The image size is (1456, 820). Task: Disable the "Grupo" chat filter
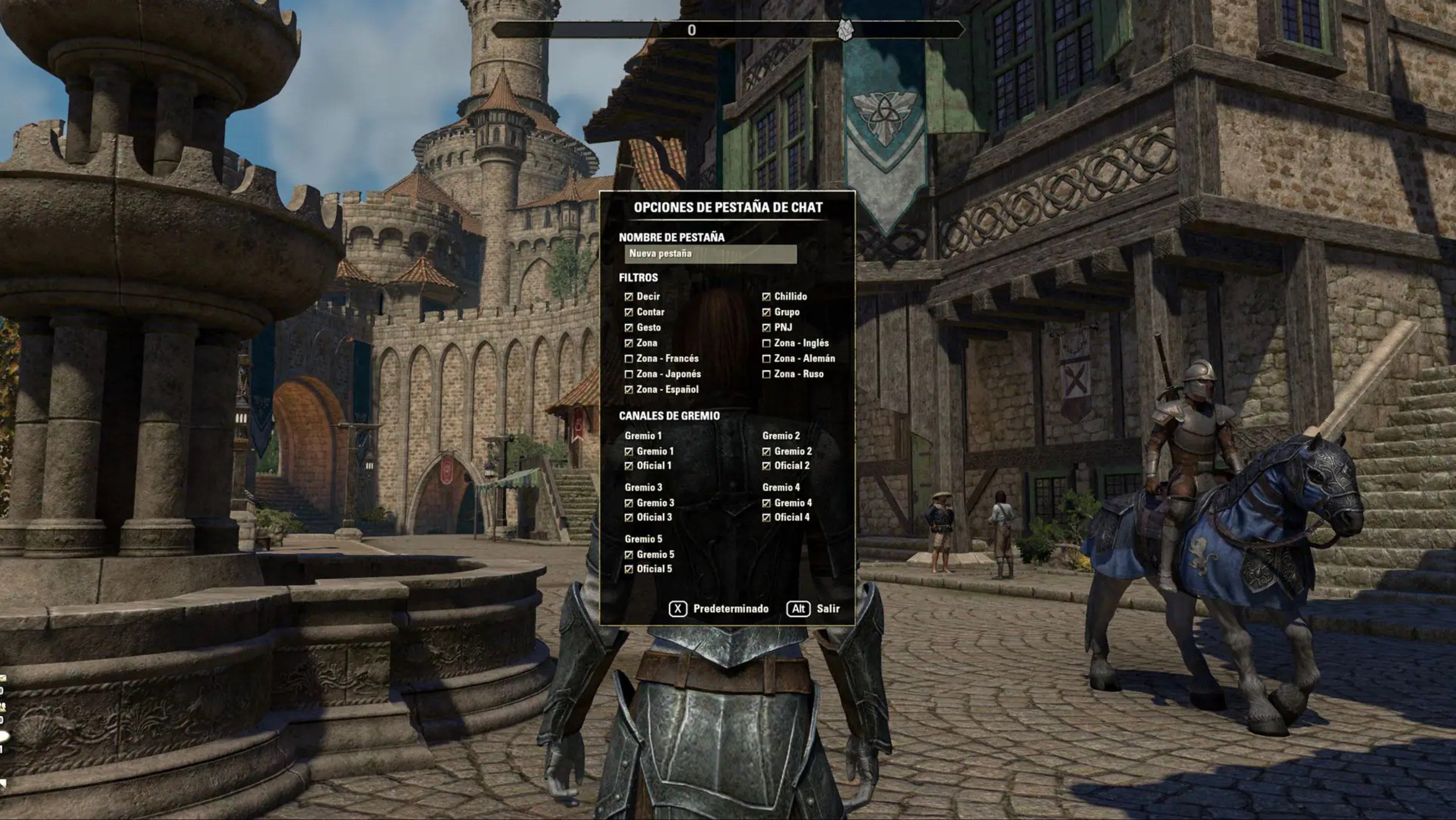click(x=768, y=312)
